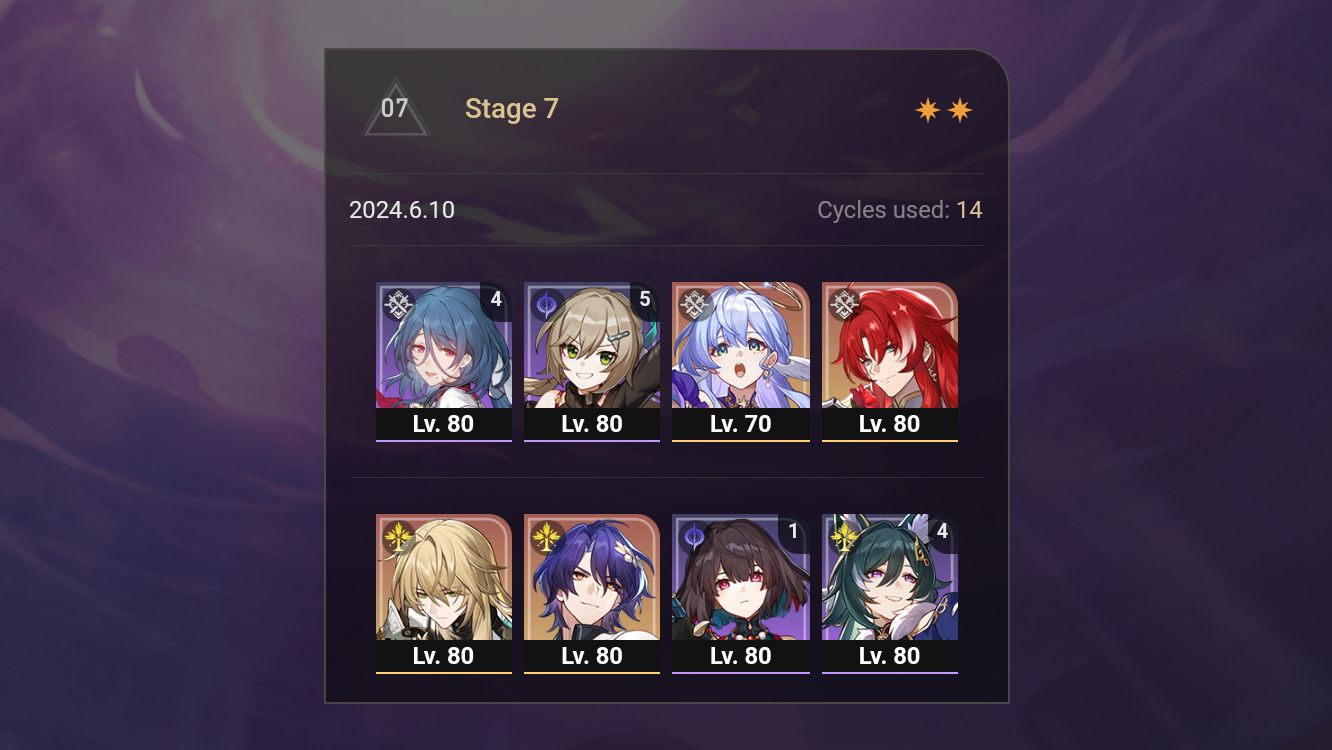
Task: Click the eidolon badge showing 1 on Sparkle
Action: [x=791, y=531]
